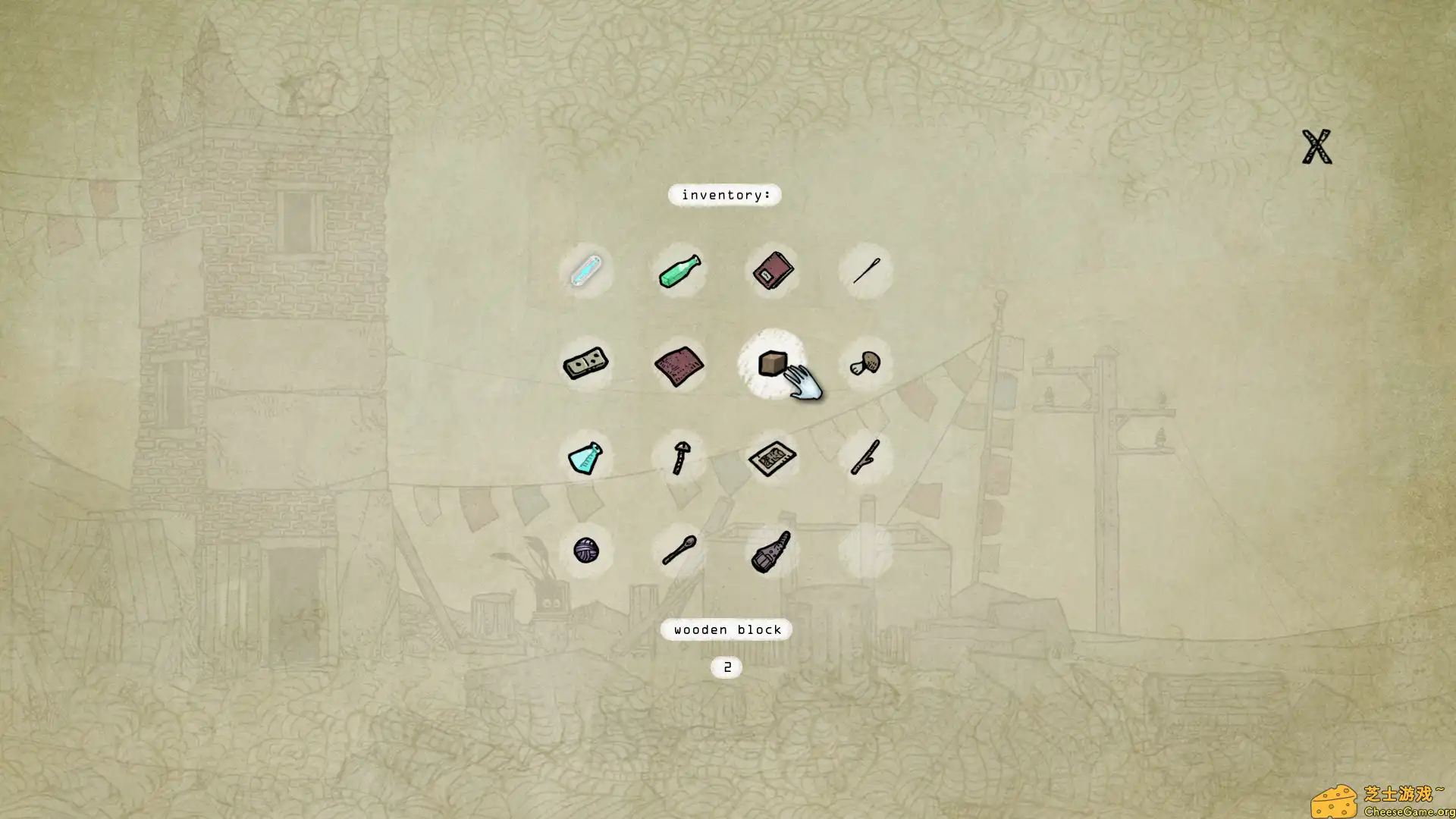The height and width of the screenshot is (819, 1456).
Task: Select the sewing needle
Action: [x=864, y=271]
